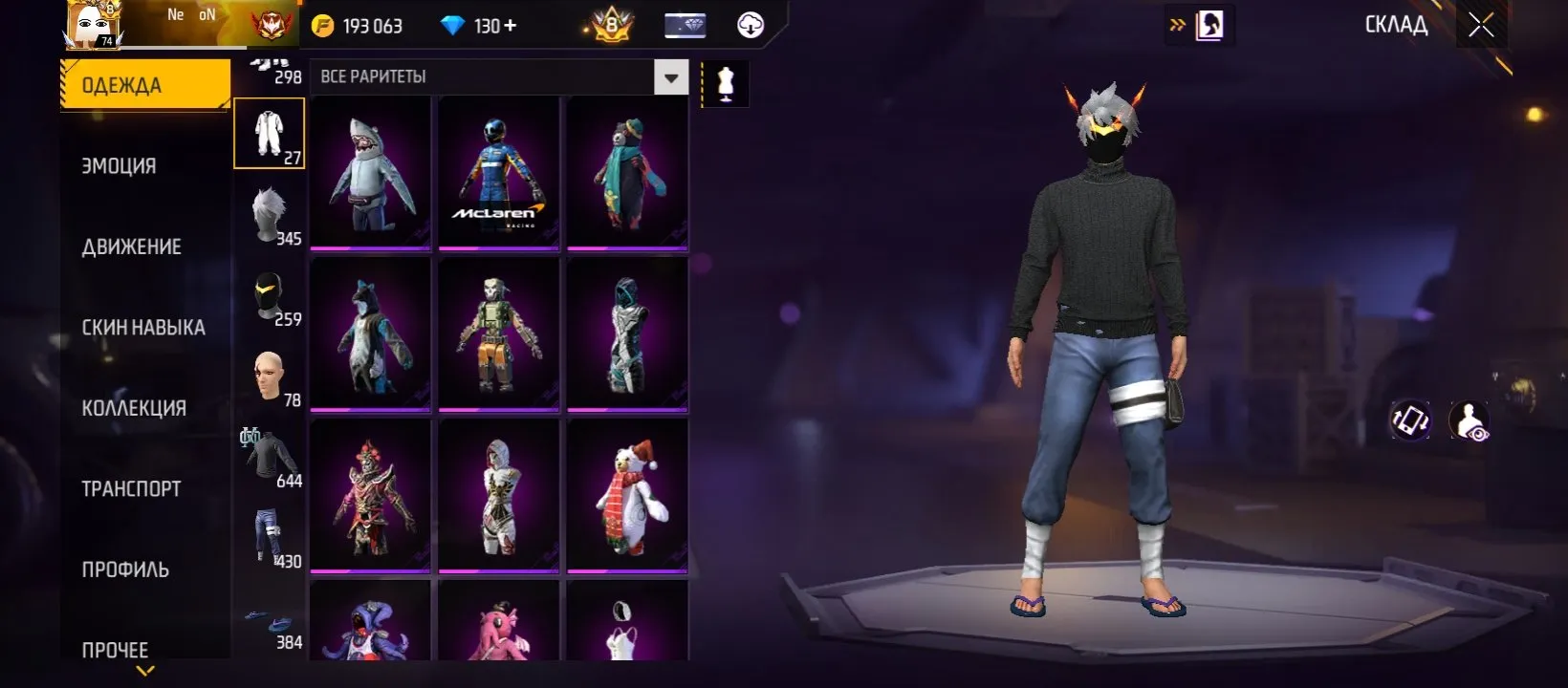1568x688 pixels.
Task: Toggle the mannequin display button beside rarity filter
Action: click(724, 82)
